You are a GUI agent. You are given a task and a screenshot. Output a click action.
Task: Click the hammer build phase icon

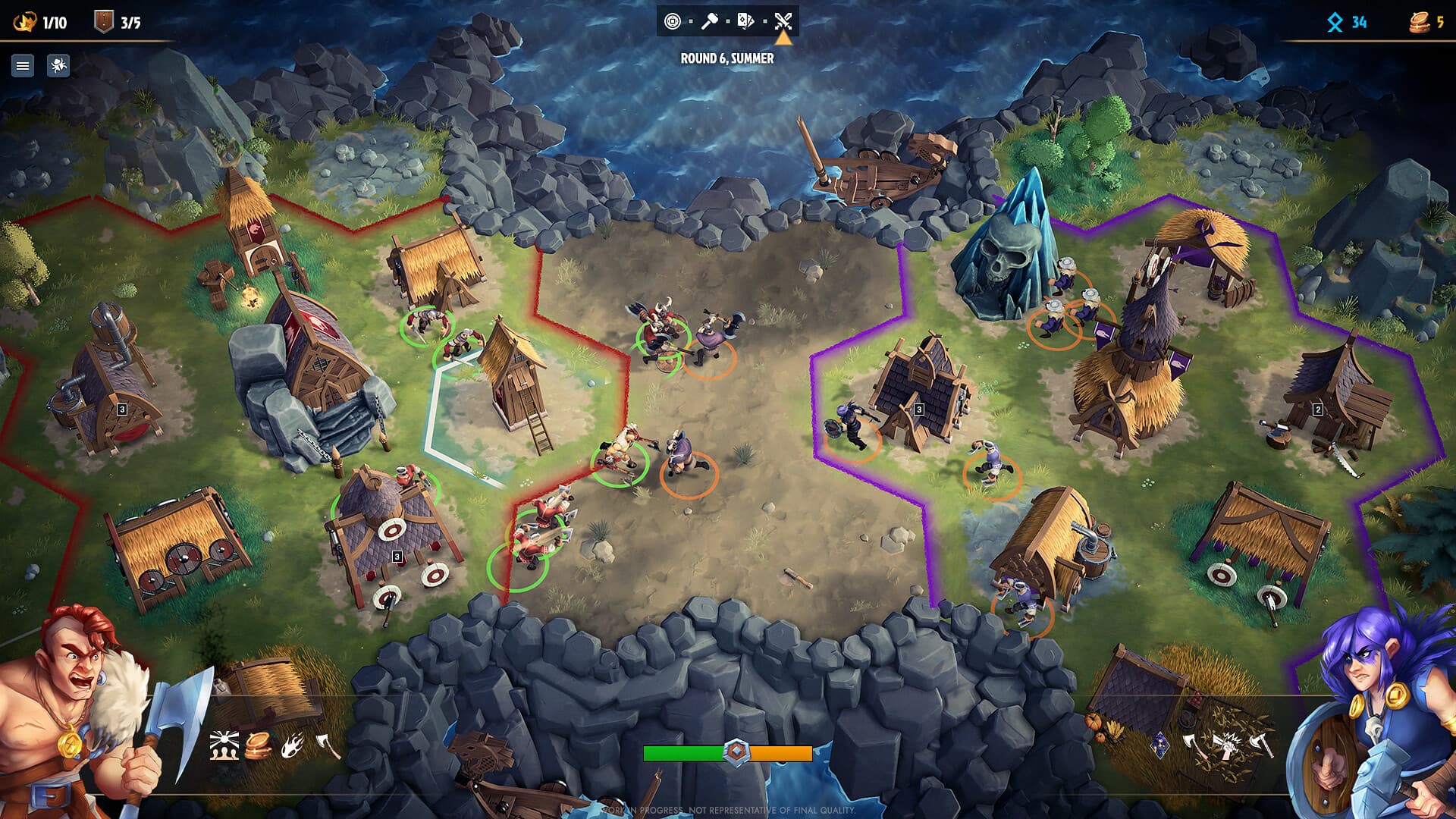point(709,20)
